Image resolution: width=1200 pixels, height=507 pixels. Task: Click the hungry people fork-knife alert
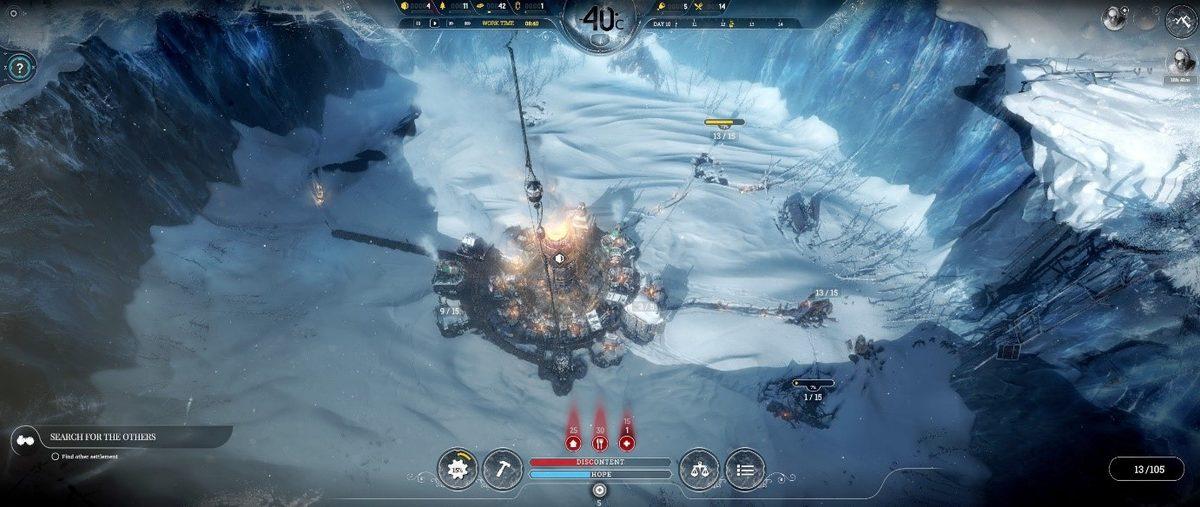(600, 442)
